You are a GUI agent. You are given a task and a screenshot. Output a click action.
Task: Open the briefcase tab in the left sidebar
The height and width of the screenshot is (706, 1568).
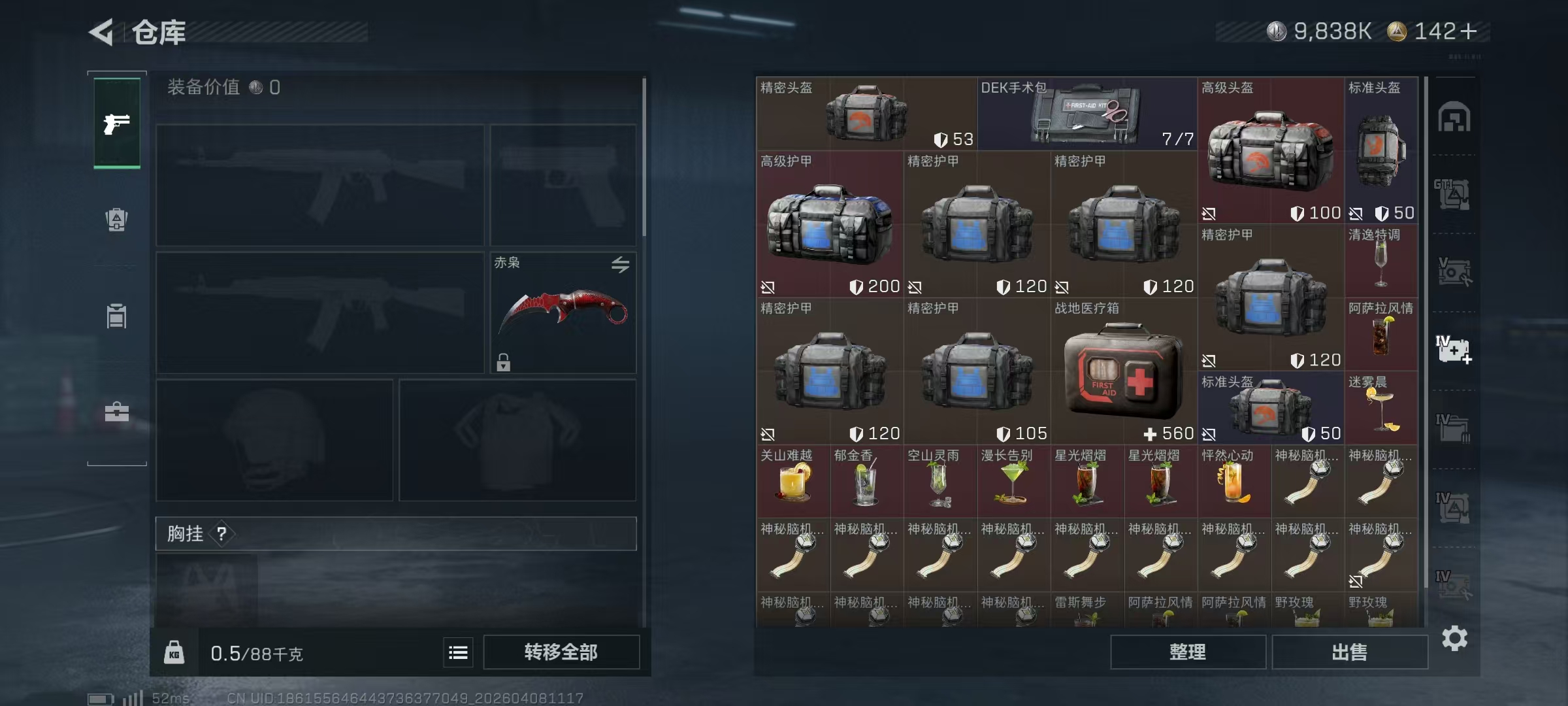[117, 412]
